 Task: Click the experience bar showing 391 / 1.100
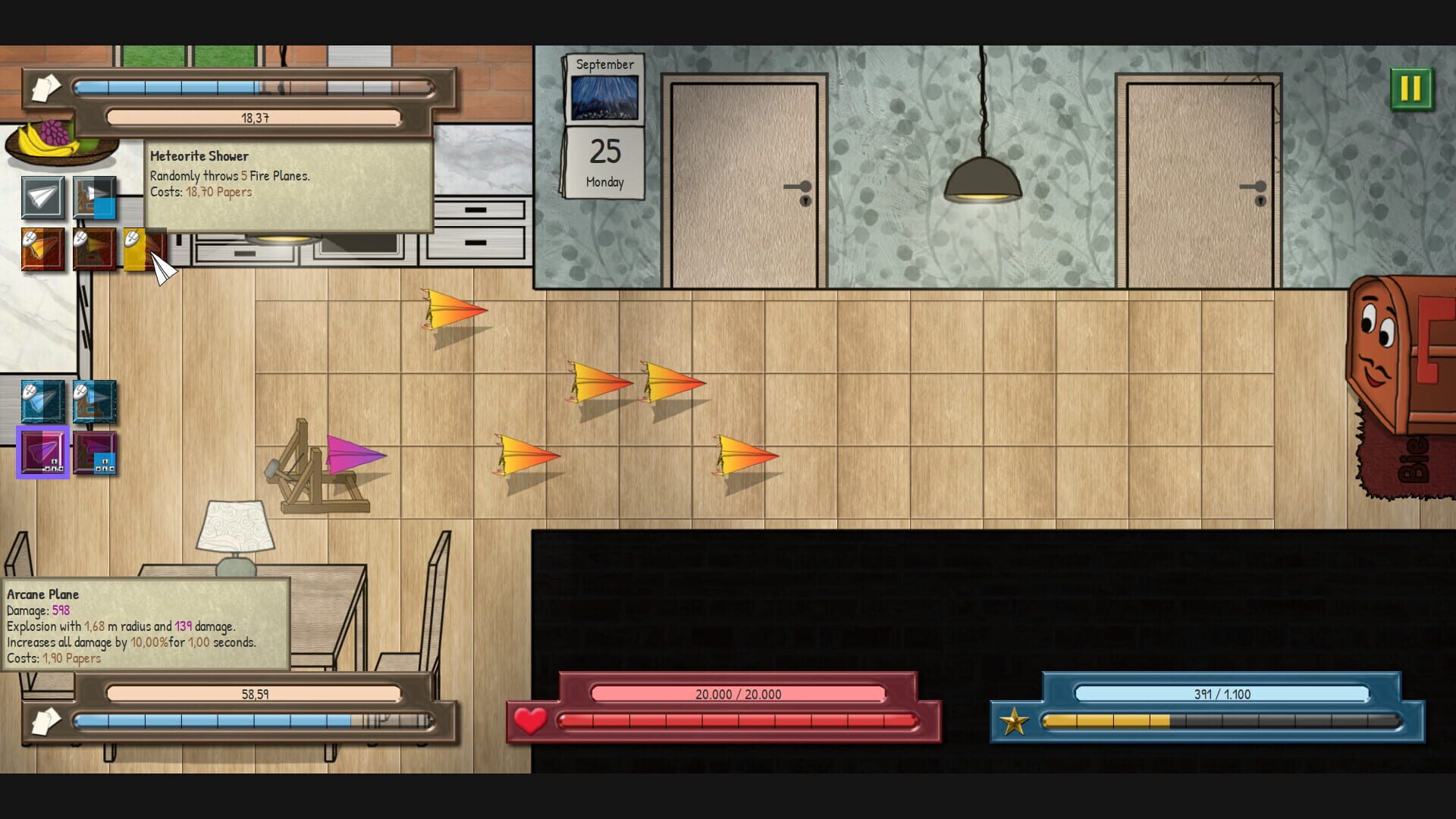point(1222,694)
